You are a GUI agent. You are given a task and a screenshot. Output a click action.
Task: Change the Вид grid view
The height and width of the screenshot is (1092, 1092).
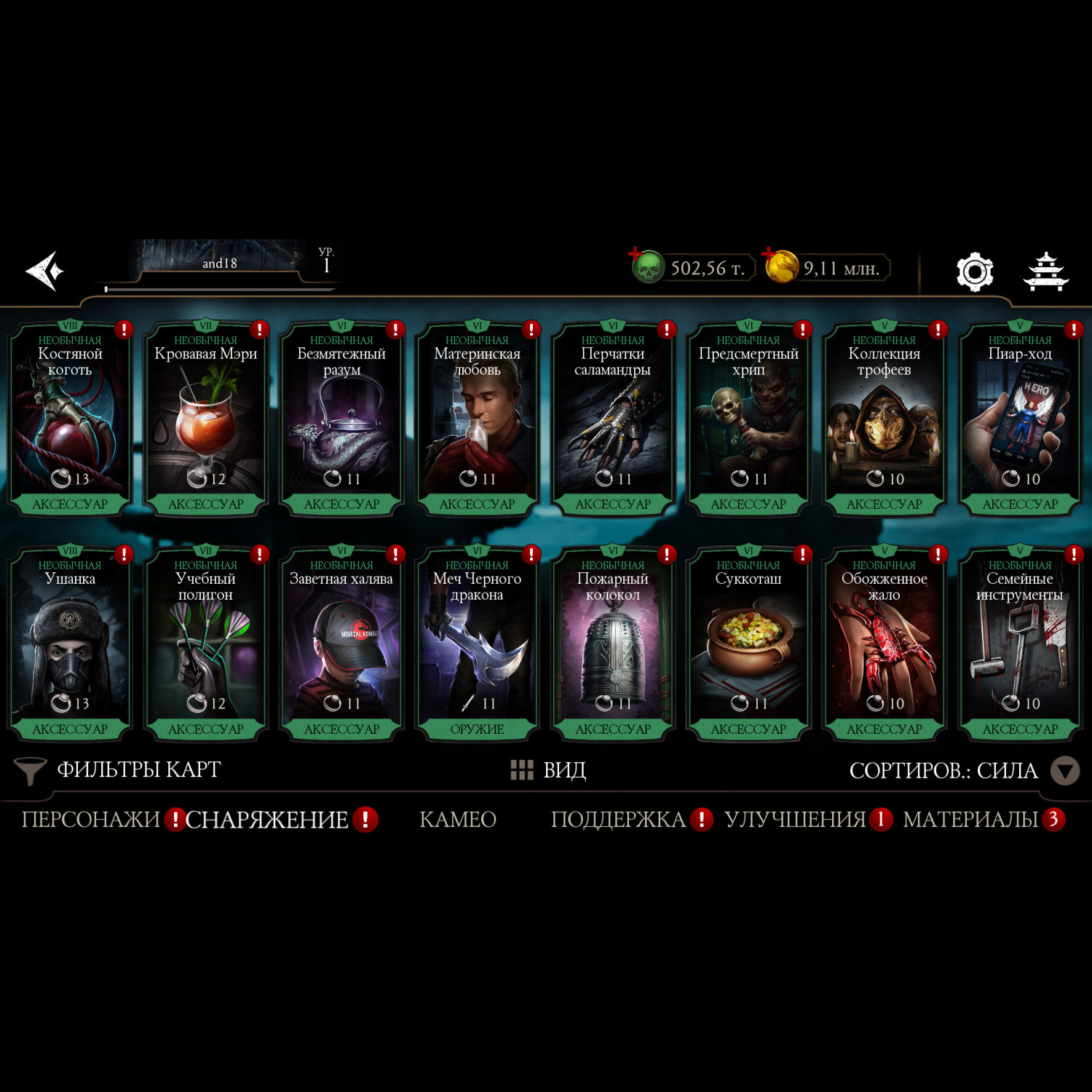point(549,770)
